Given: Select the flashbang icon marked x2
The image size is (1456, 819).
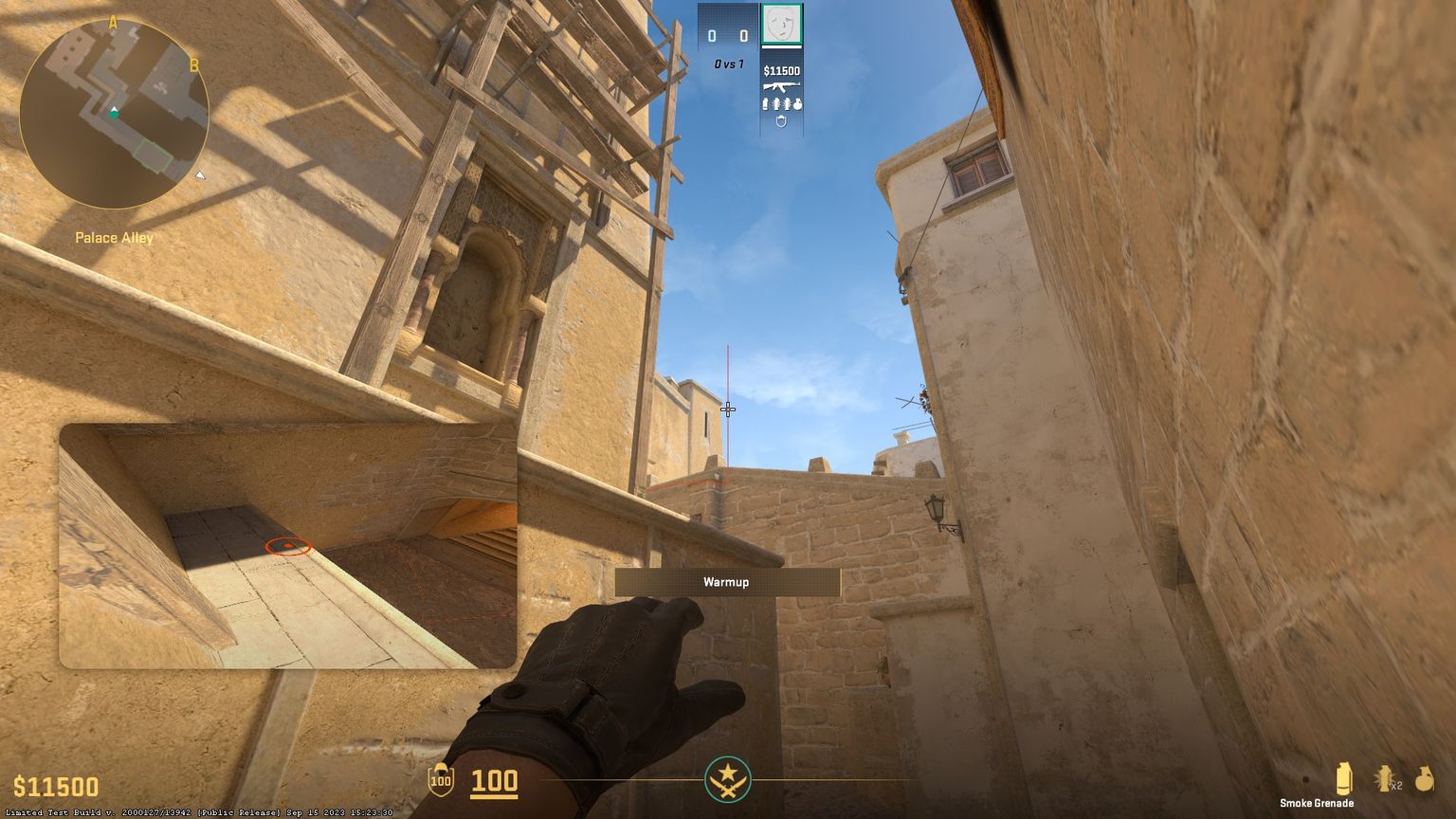Looking at the screenshot, I should [x=1384, y=777].
